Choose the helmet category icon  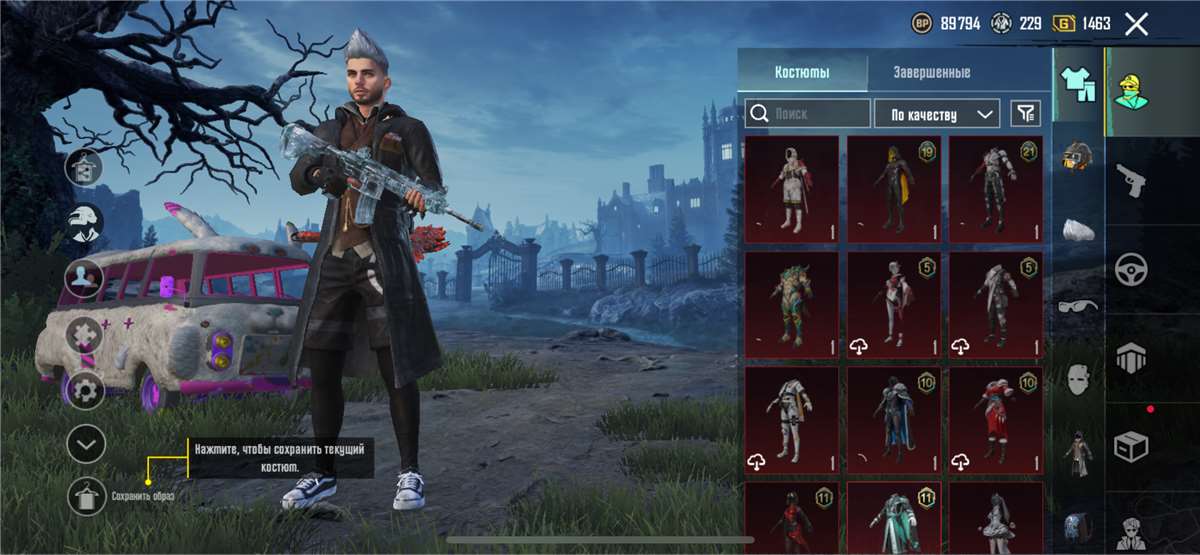click(x=1078, y=155)
